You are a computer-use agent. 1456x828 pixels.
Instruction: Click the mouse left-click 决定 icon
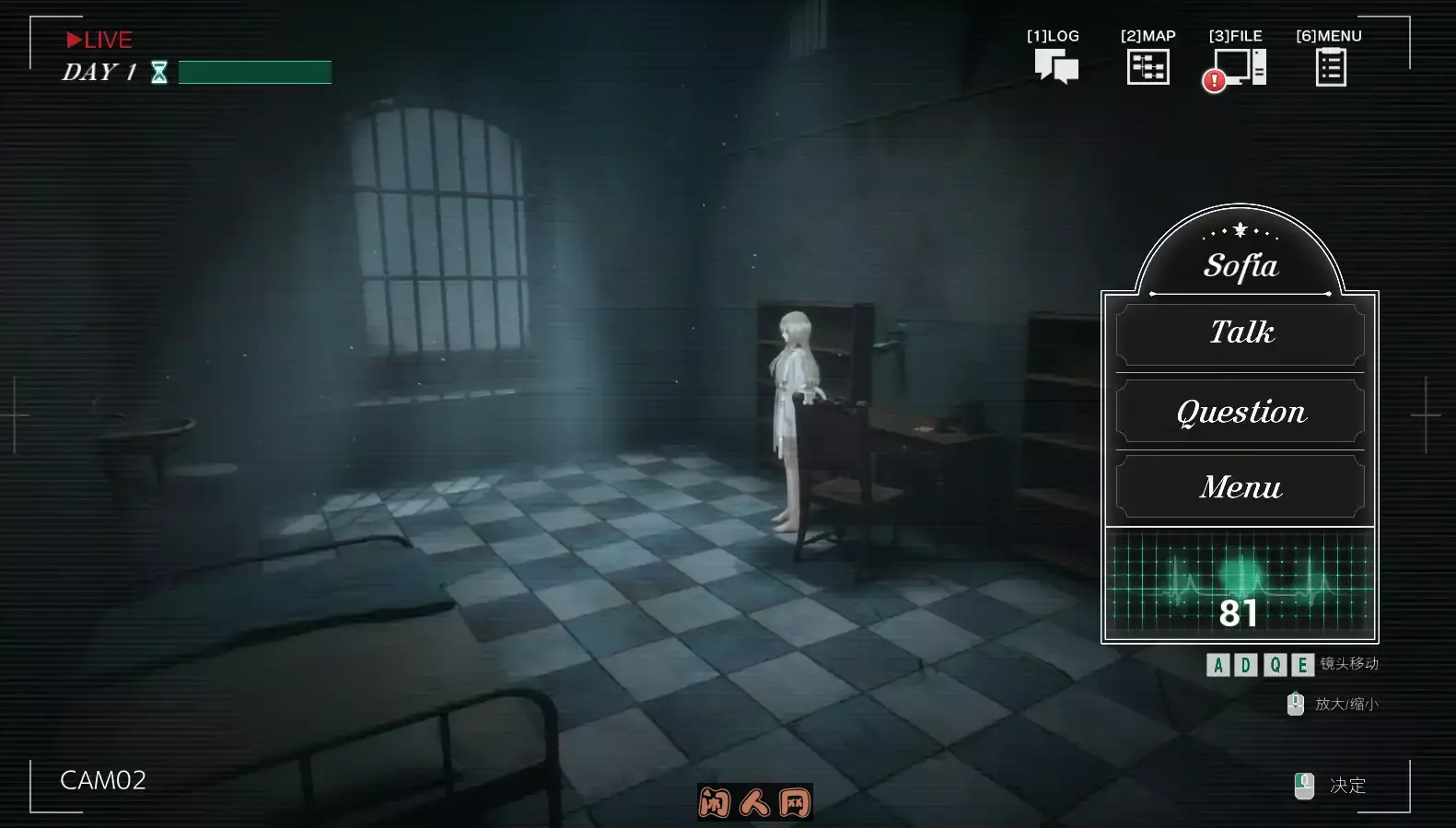(1304, 784)
